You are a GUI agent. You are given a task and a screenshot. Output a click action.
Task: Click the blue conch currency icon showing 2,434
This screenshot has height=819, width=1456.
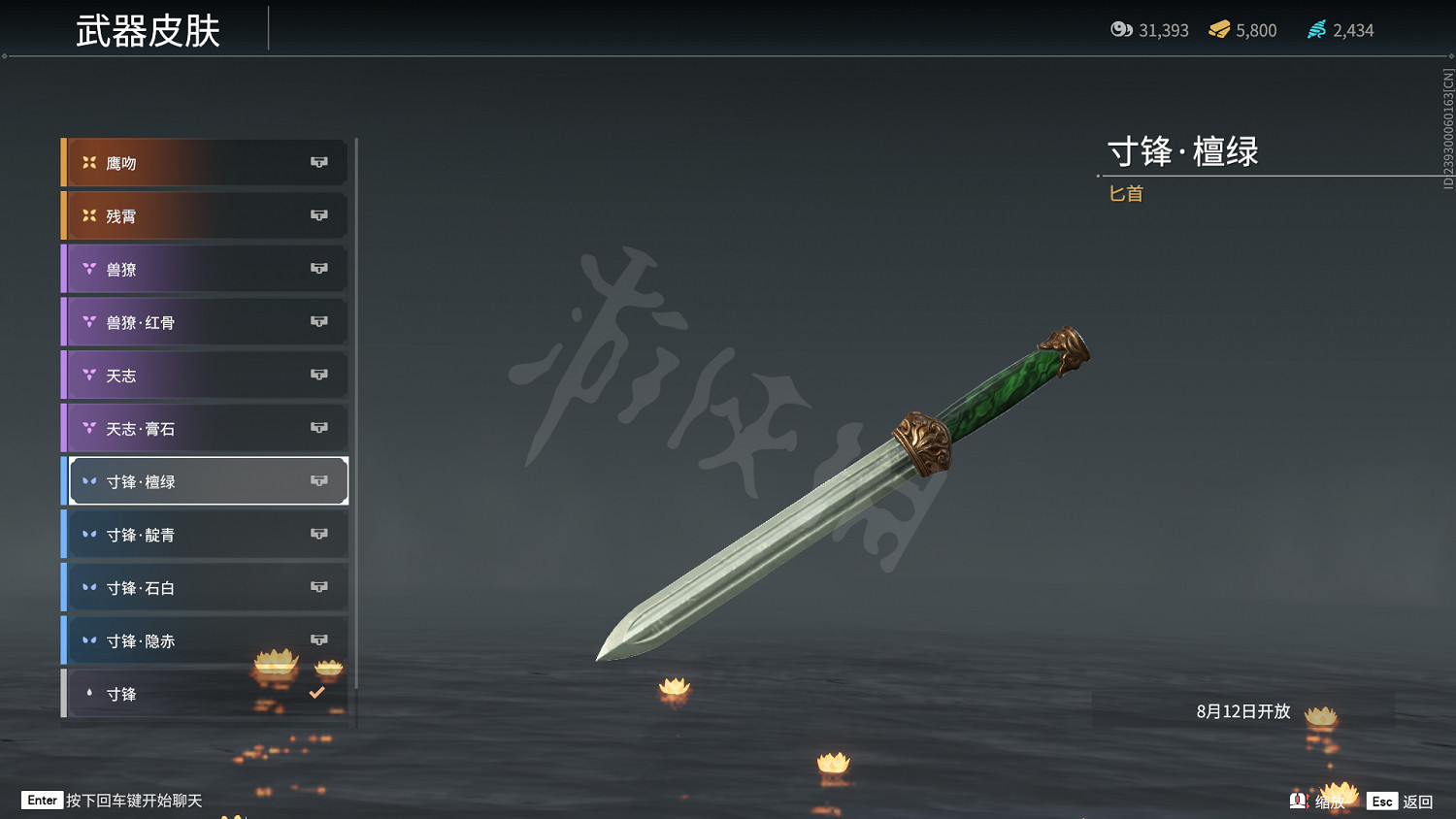pyautogui.click(x=1316, y=30)
